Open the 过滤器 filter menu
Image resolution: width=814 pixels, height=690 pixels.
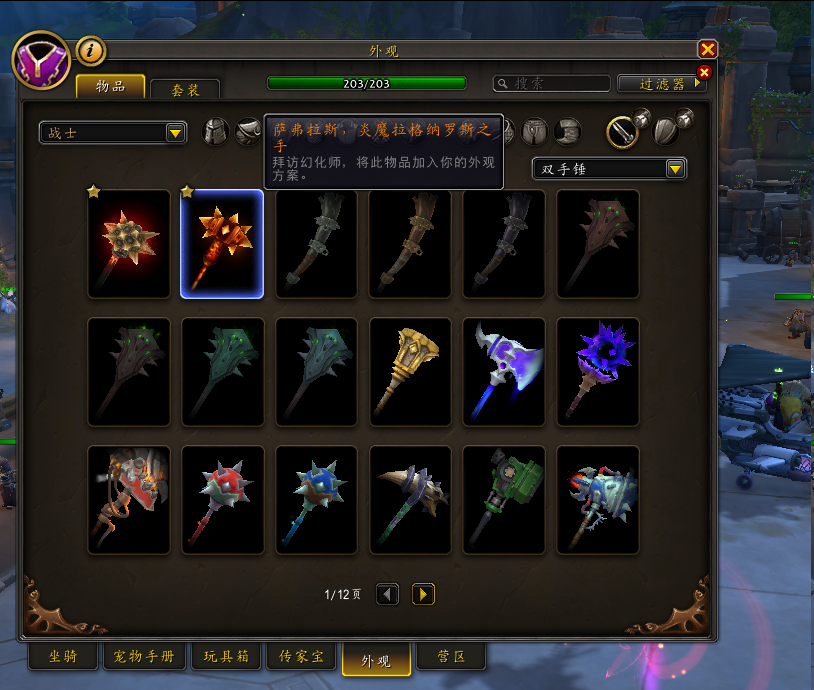[x=661, y=84]
